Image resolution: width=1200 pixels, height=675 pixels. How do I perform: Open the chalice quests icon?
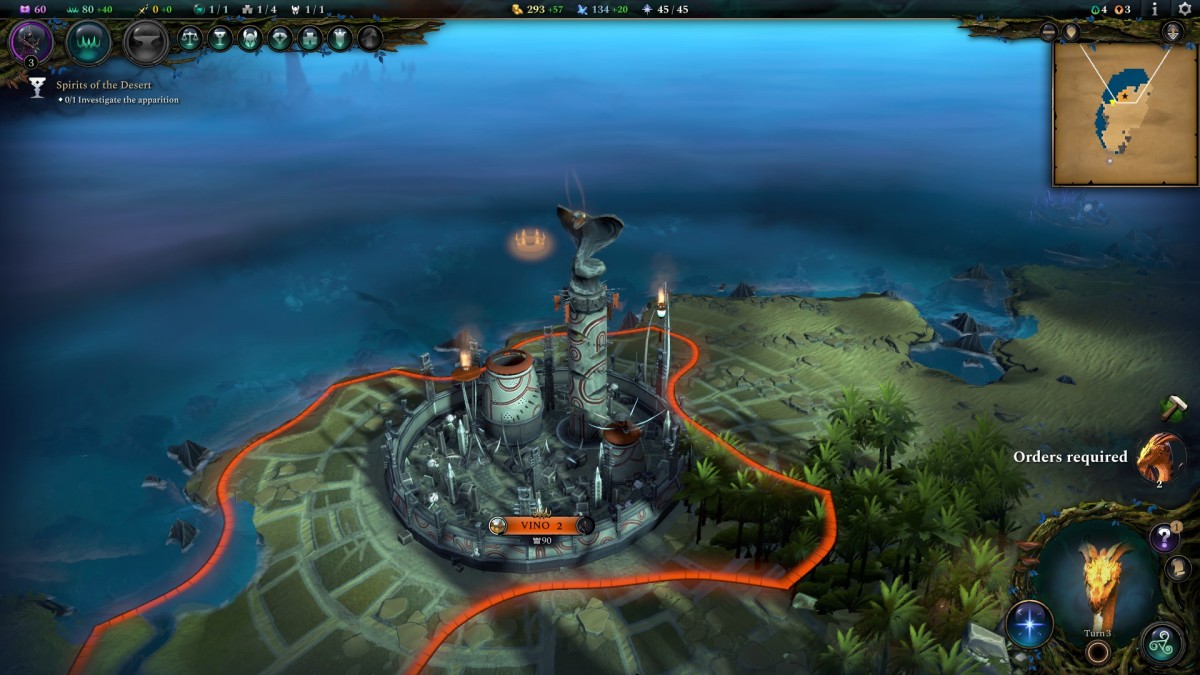220,39
